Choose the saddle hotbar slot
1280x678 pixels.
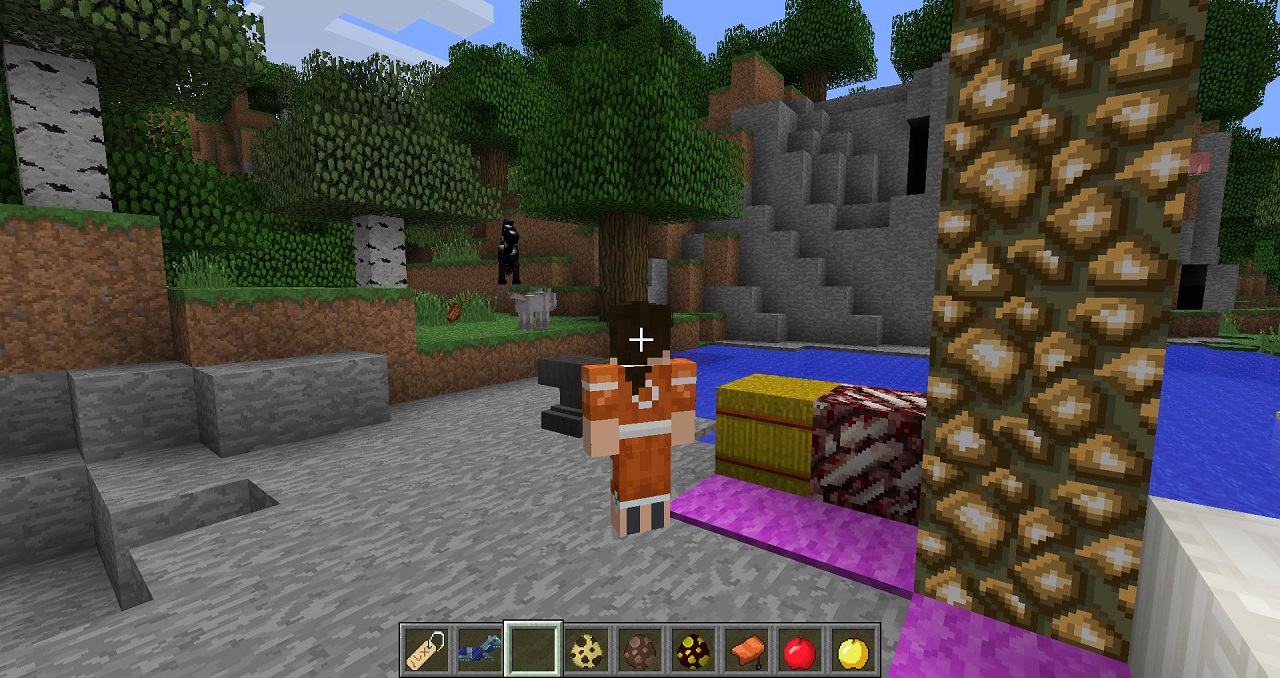[745, 651]
